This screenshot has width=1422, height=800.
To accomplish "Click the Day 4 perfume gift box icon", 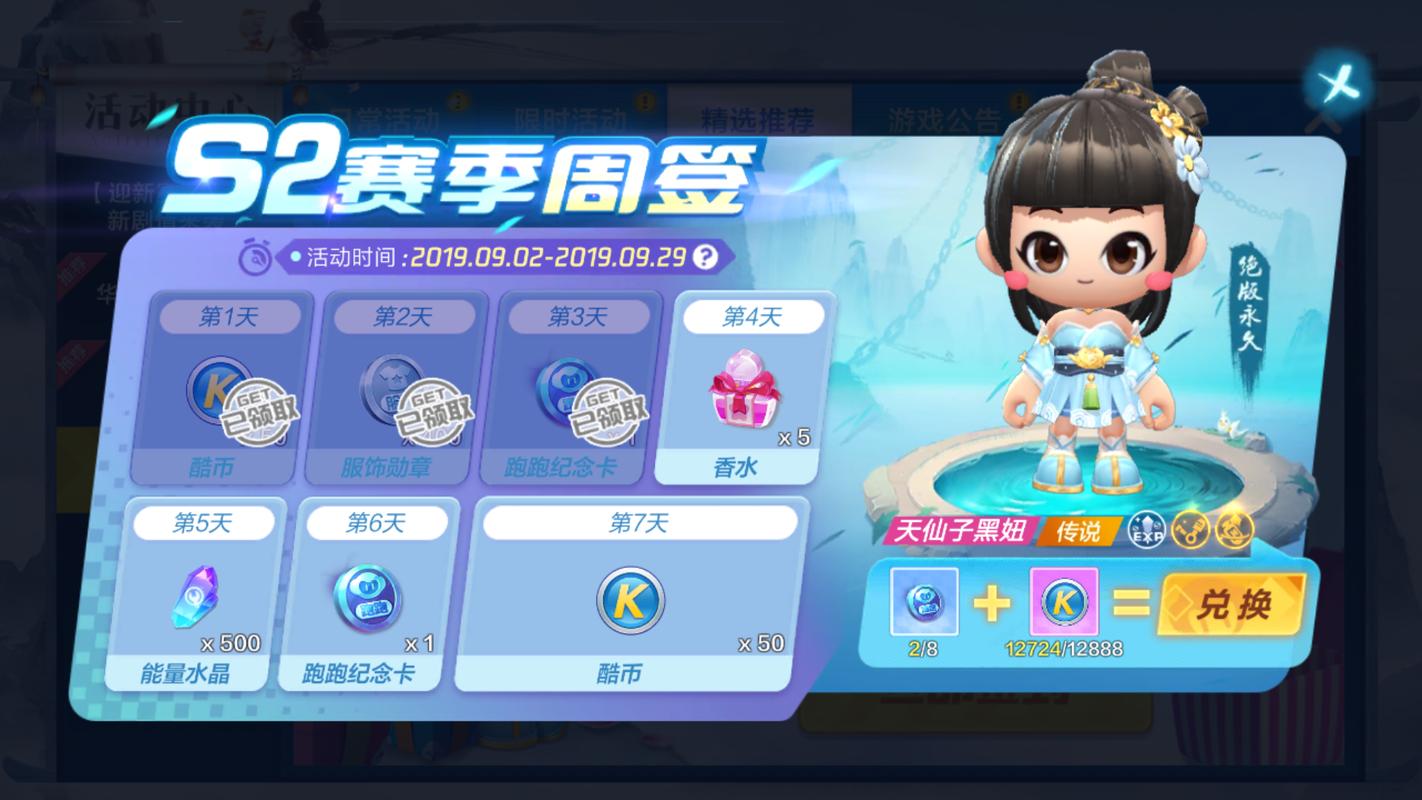I will pos(745,385).
